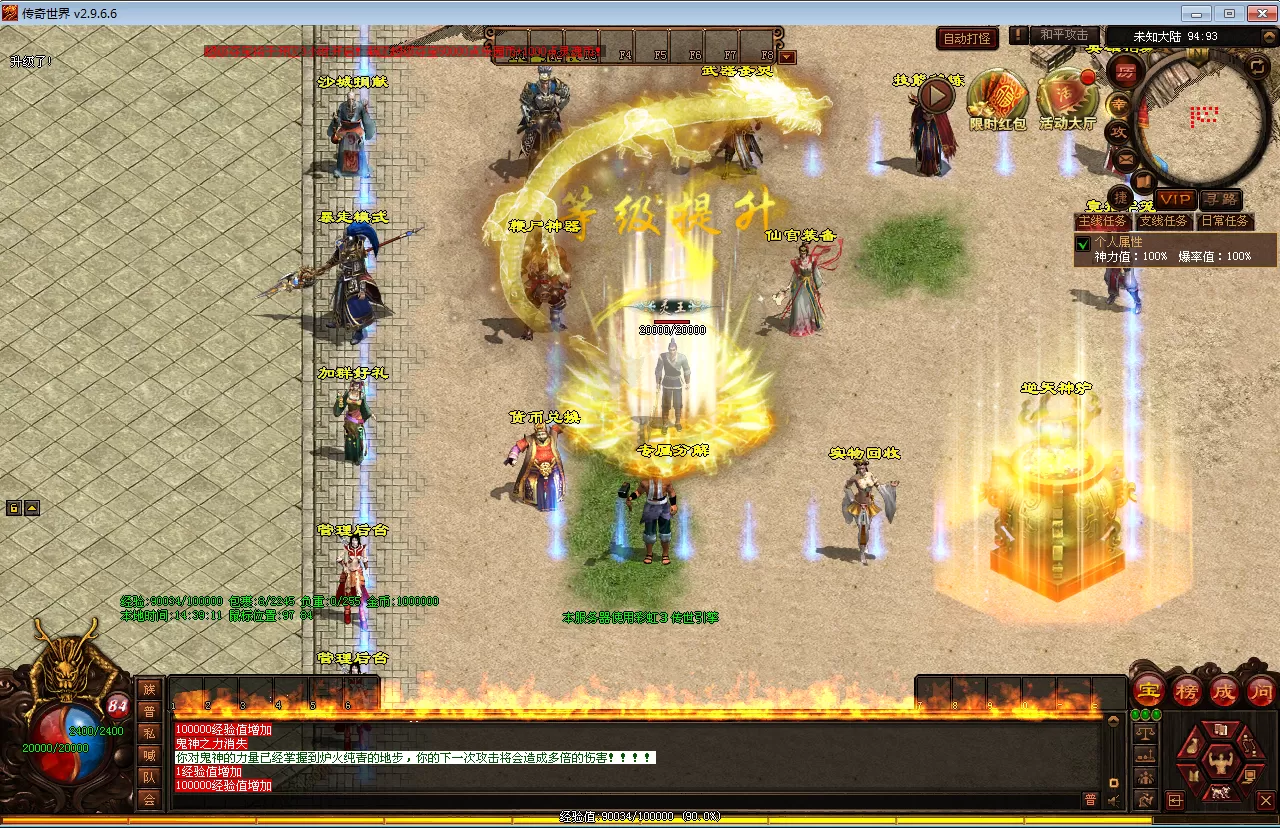Click the red X exit button
This screenshot has width=1280, height=828.
pos(1265,800)
